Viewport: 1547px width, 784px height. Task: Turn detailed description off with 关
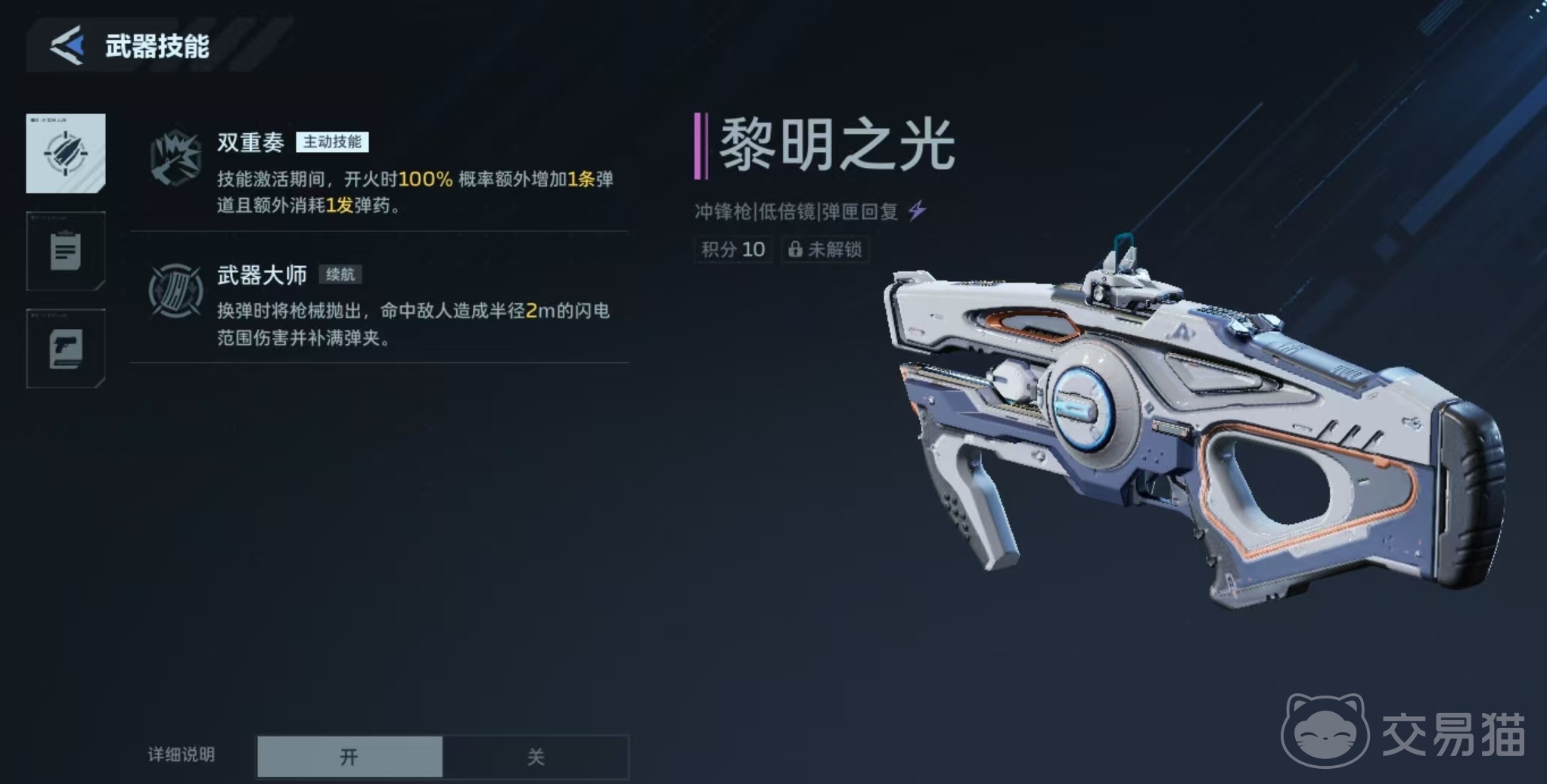point(536,756)
